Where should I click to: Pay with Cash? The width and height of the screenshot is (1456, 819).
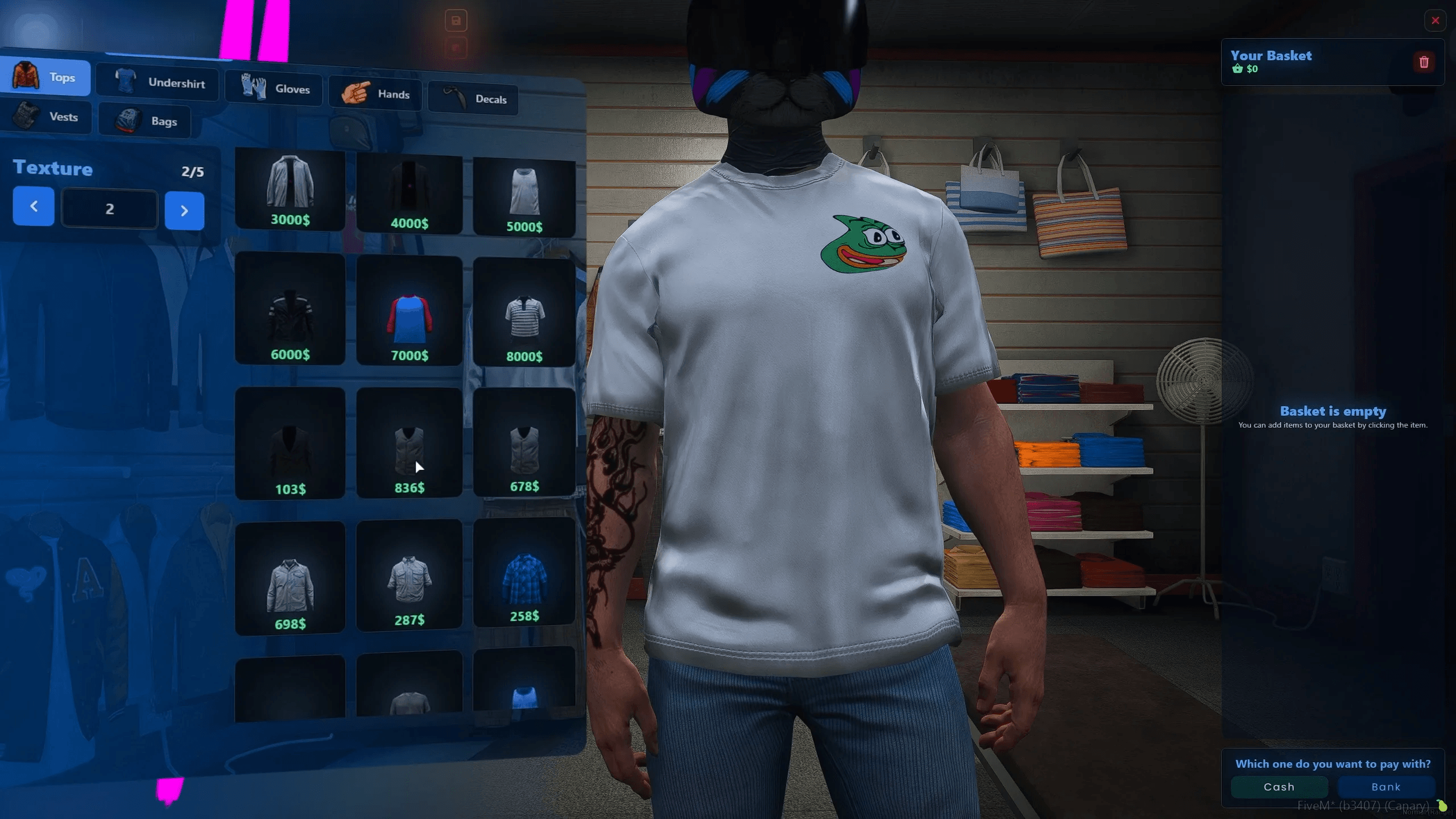click(x=1279, y=787)
